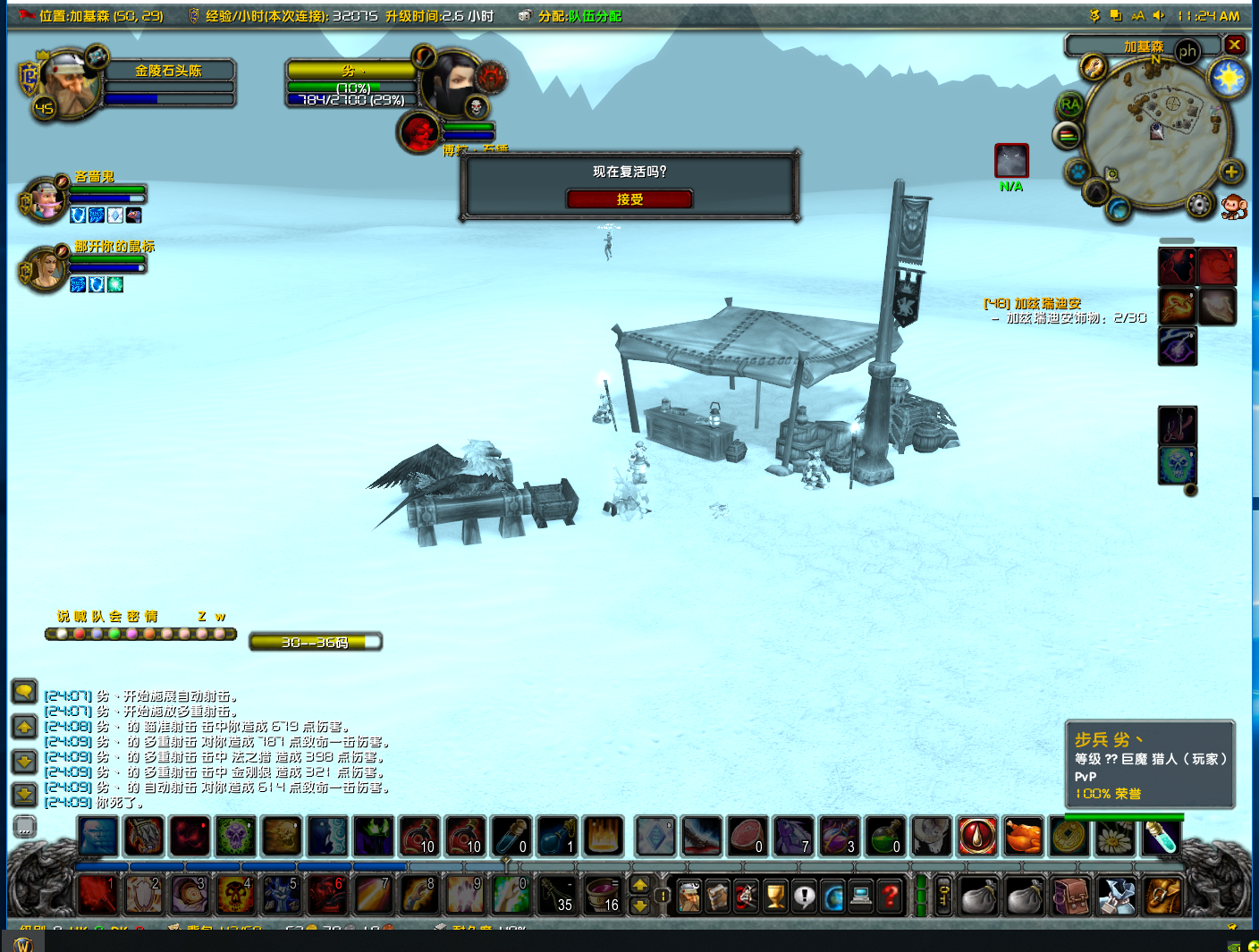Open the chat bubble button beside chat log
This screenshot has width=1259, height=952.
coord(24,691)
